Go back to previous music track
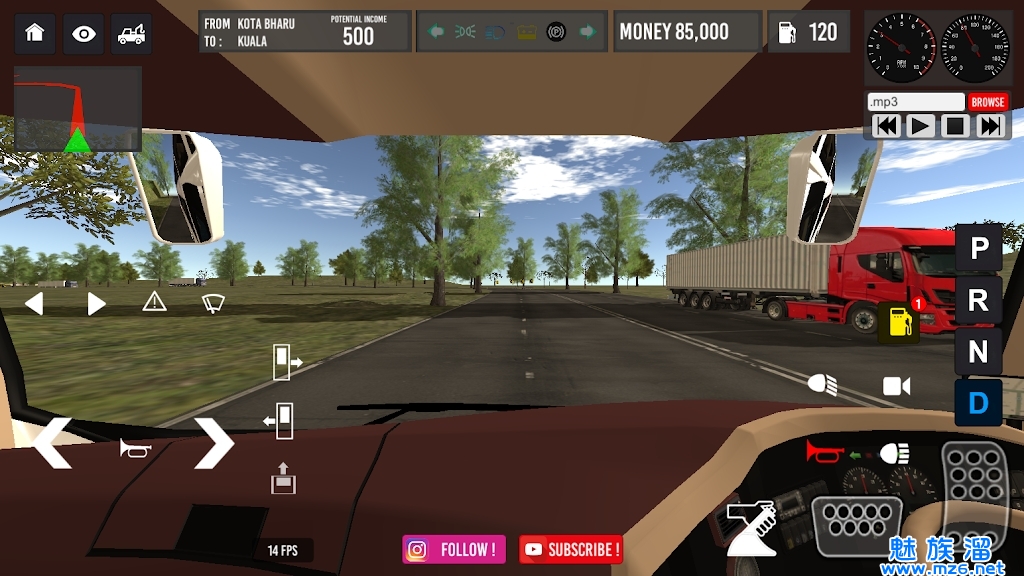This screenshot has height=576, width=1024. point(886,126)
